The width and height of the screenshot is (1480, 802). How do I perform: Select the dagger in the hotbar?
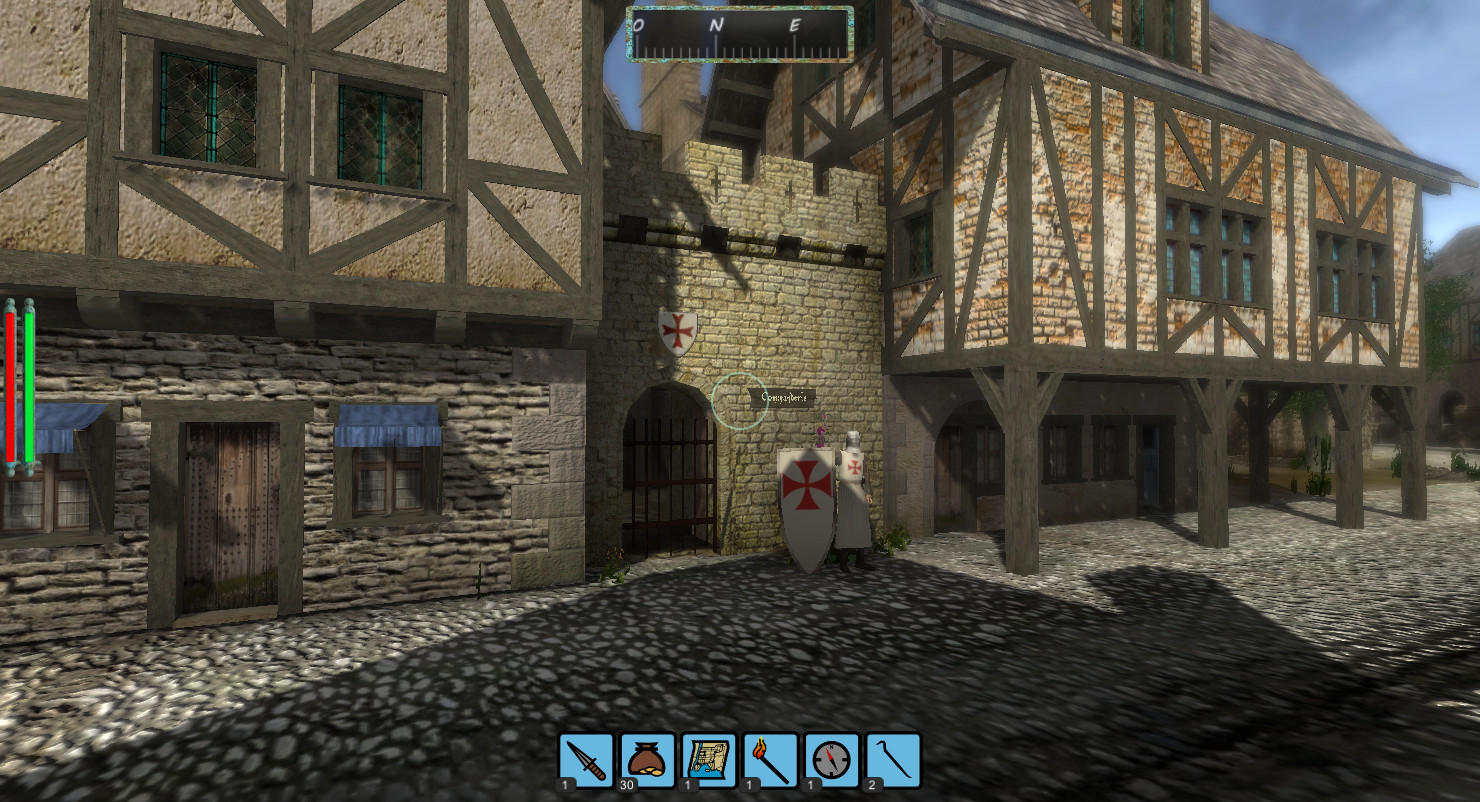pyautogui.click(x=586, y=761)
